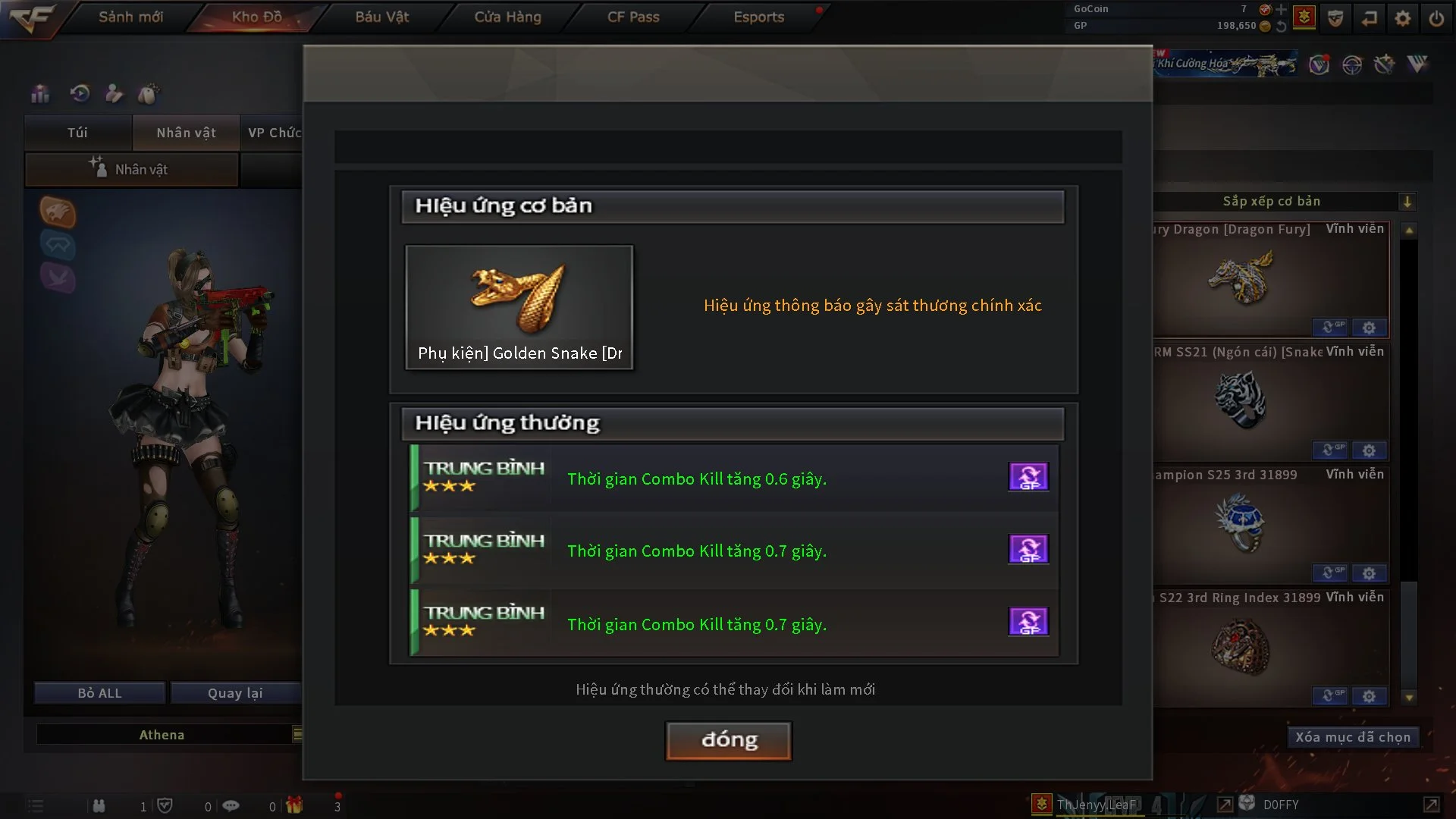Click the pet icon with sparkles above character tabs
Screen dimensions: 1456x819
coord(149,93)
